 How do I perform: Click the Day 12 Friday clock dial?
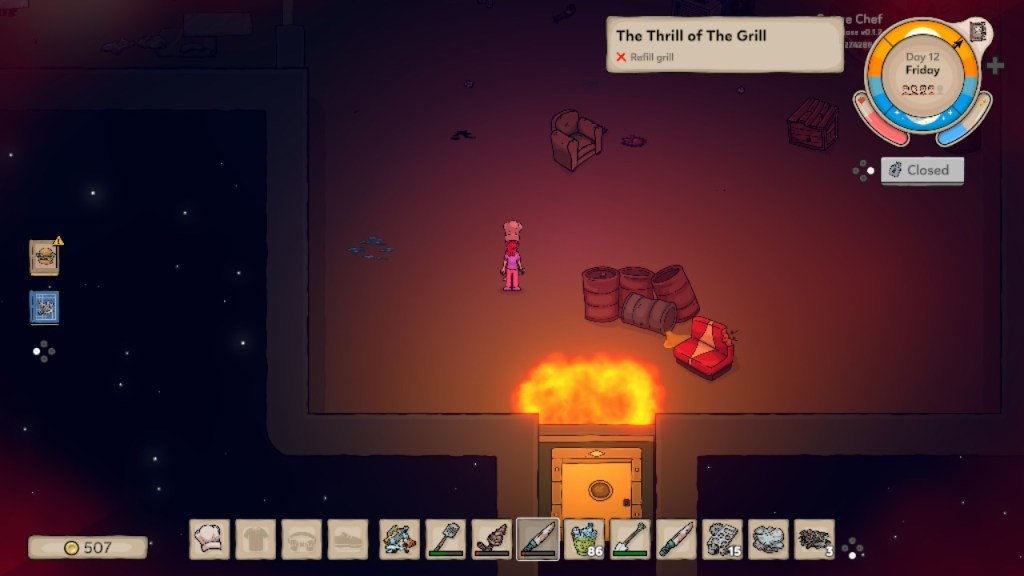coord(922,76)
